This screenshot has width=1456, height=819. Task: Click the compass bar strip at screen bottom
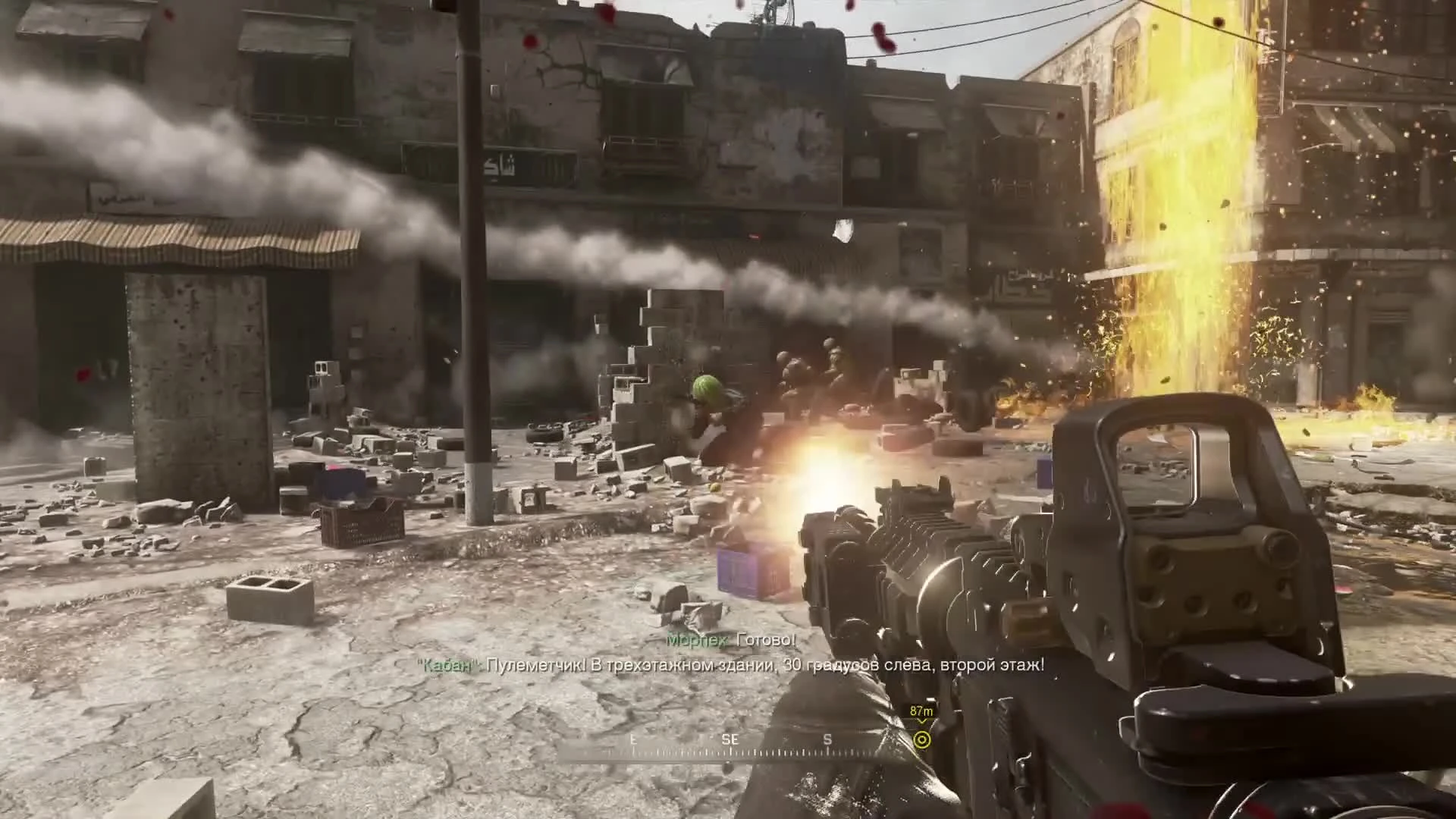758,747
